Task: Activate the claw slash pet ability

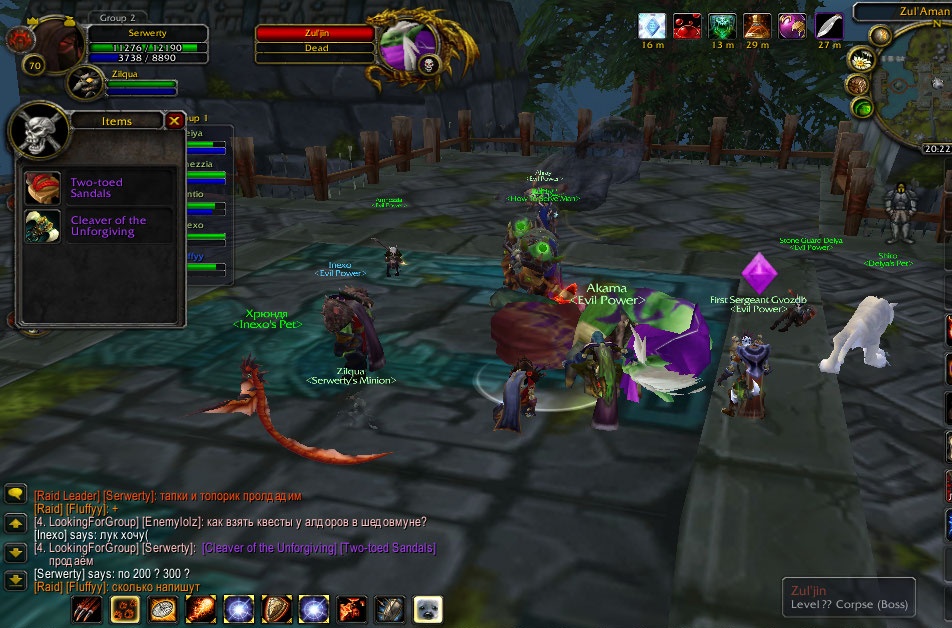Action: [x=87, y=609]
